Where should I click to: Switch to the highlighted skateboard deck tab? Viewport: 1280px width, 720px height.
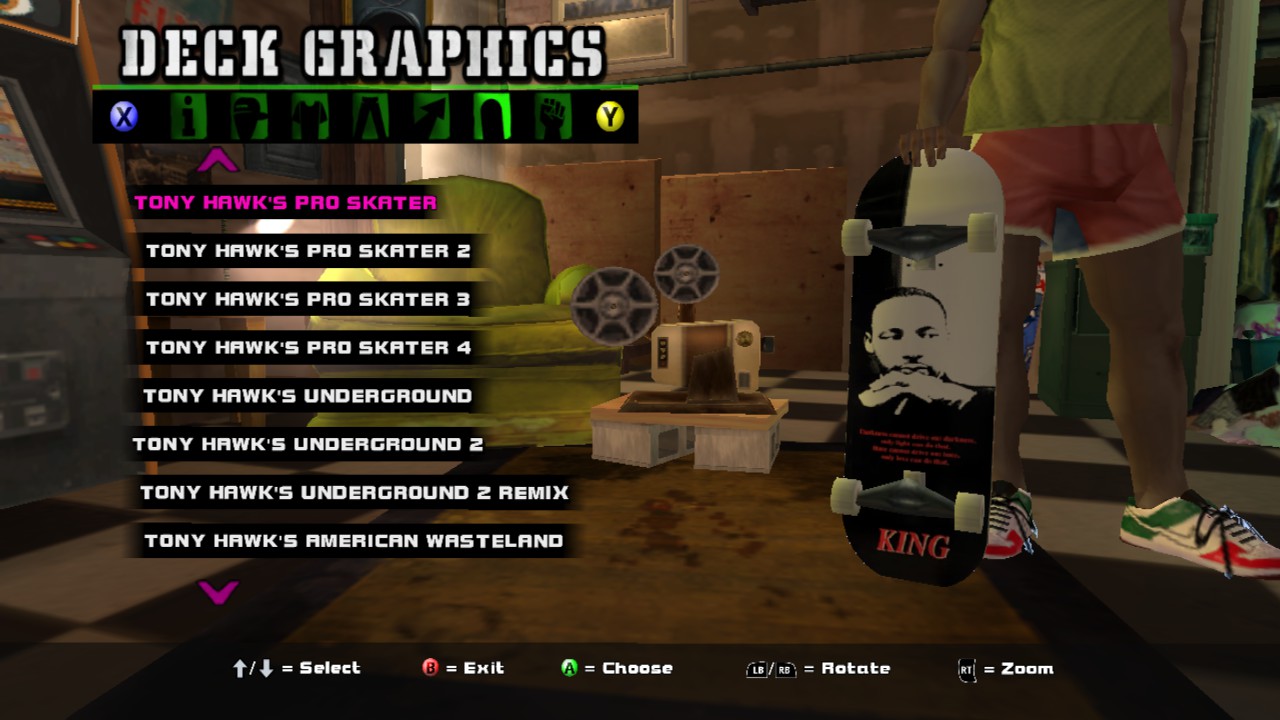click(x=491, y=117)
